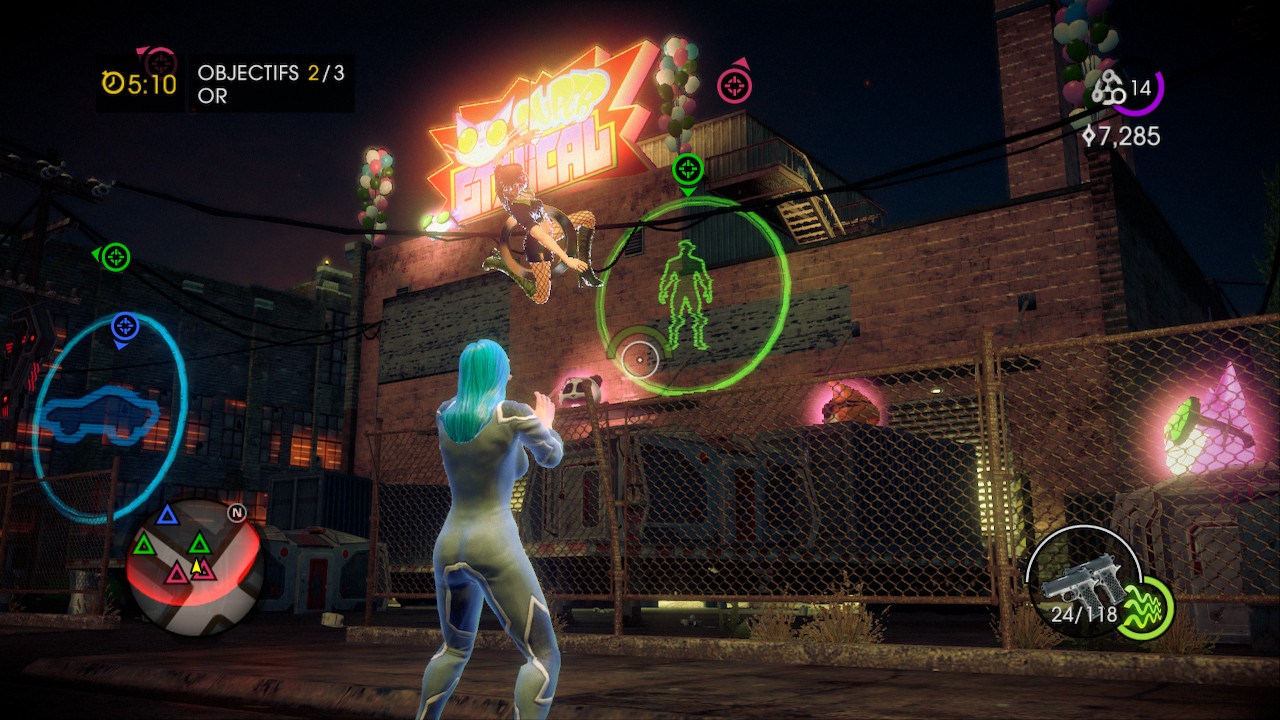Select the pink target marker beside the neon sign

pyautogui.click(x=734, y=86)
